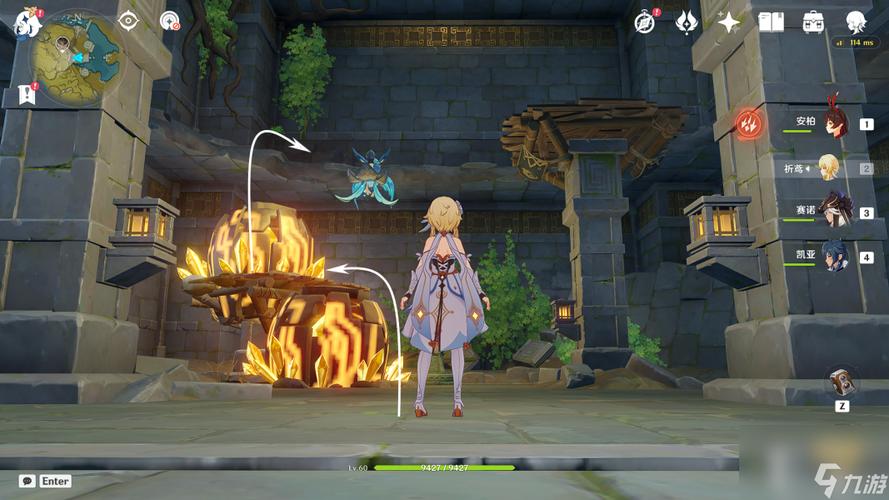Open the inventory backpack

coord(813,21)
